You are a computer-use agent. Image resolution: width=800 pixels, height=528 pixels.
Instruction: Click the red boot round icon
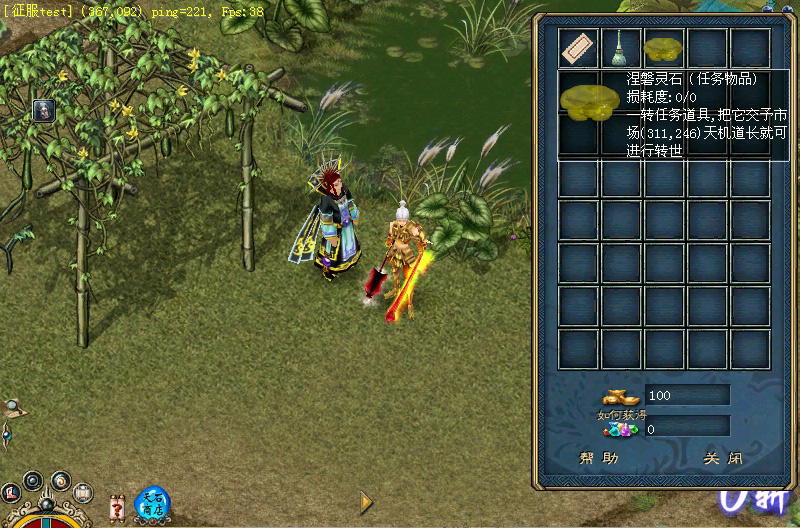tap(12, 493)
